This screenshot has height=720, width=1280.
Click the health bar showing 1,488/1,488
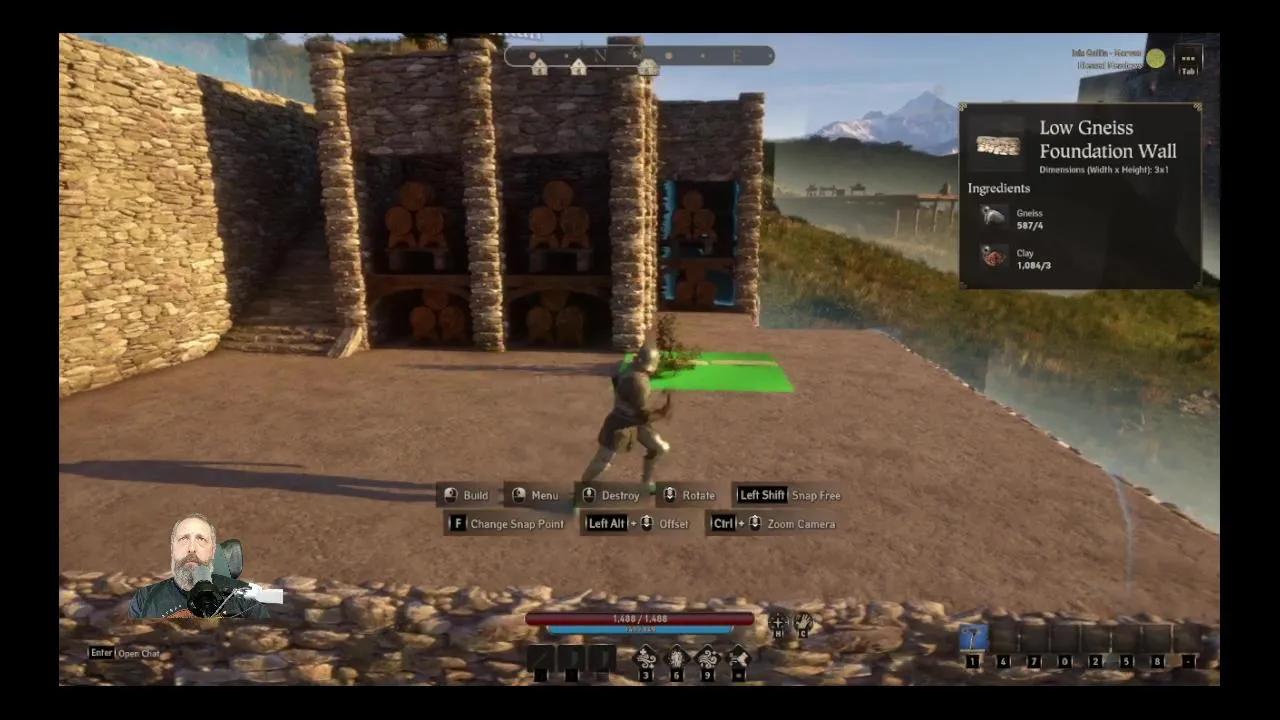[639, 618]
